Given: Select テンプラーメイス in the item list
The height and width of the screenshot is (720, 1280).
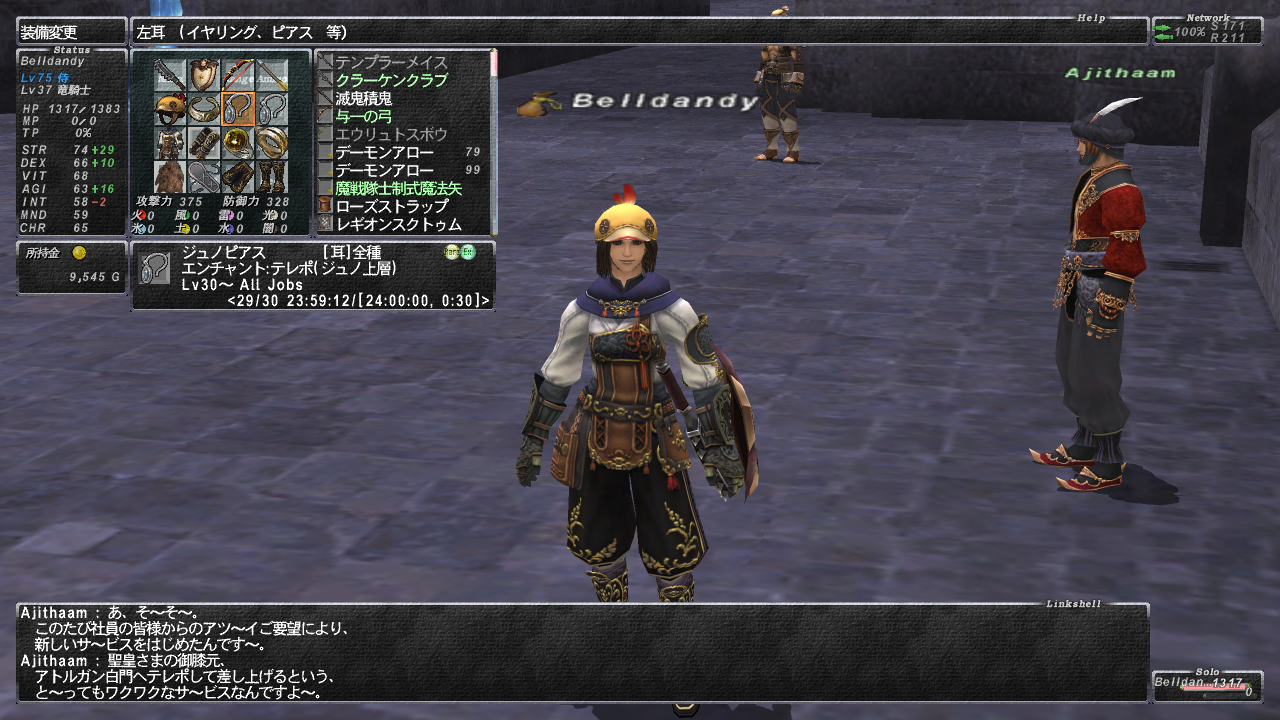Looking at the screenshot, I should click(391, 63).
